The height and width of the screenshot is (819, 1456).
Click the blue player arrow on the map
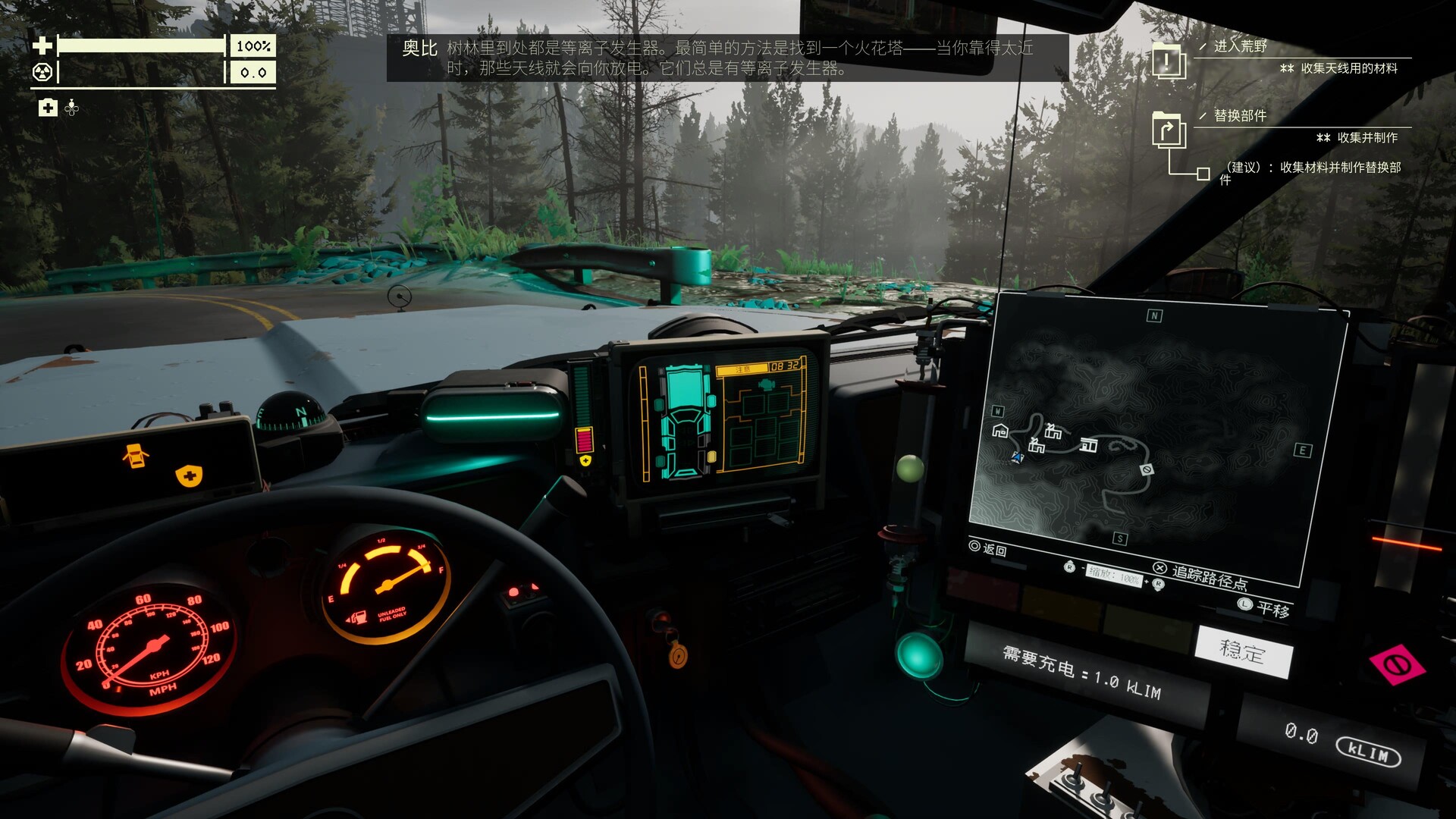1017,457
